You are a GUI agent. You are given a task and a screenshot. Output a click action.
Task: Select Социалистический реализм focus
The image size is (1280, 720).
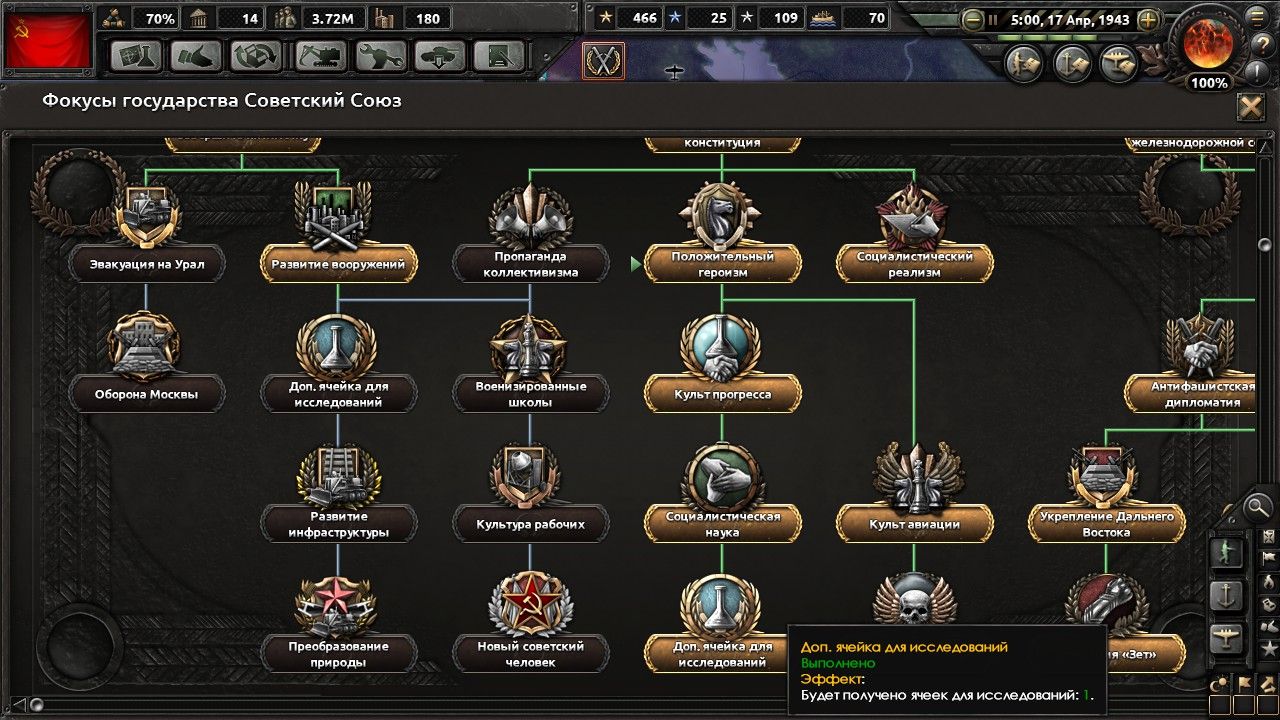(x=914, y=264)
